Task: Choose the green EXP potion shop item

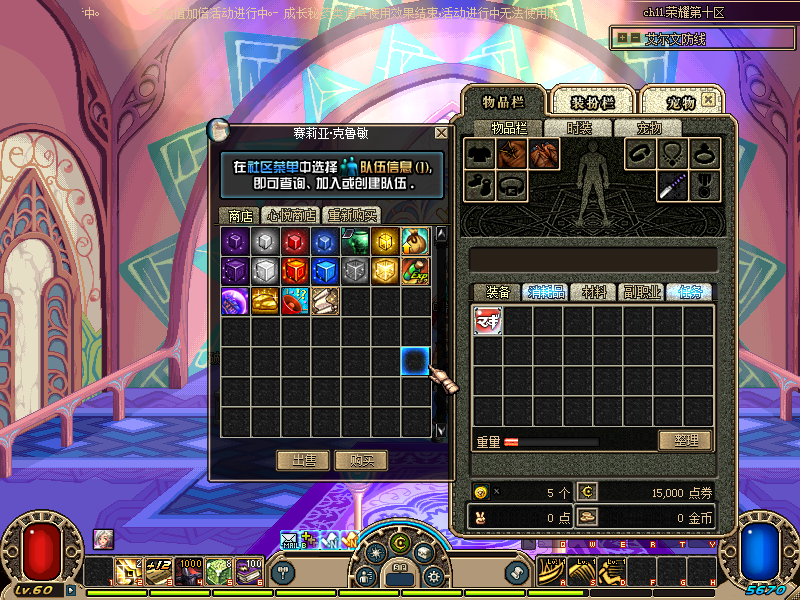Action: pyautogui.click(x=415, y=271)
